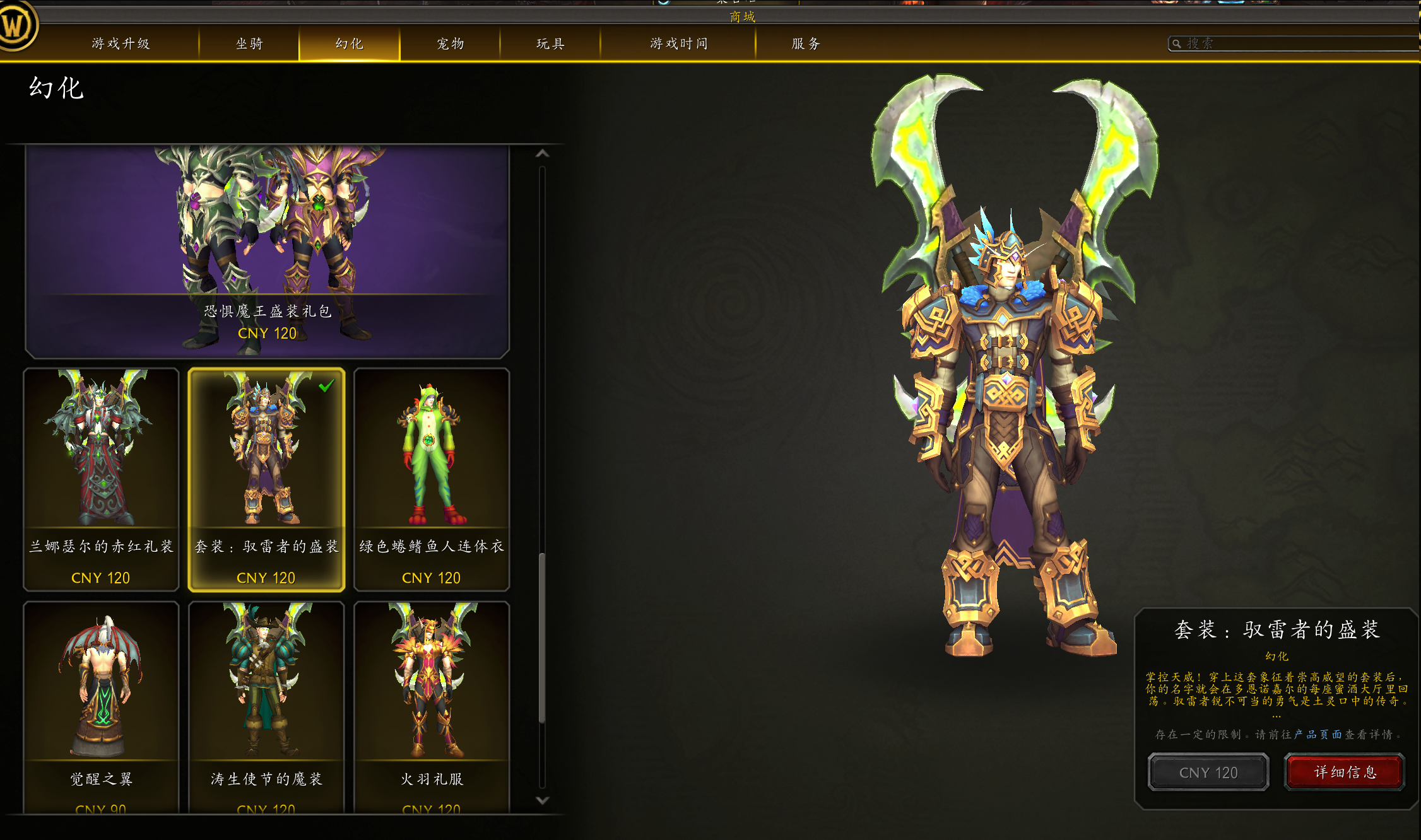Click the 搜索 search box
Screen dimensions: 1421x840
pos(1294,44)
